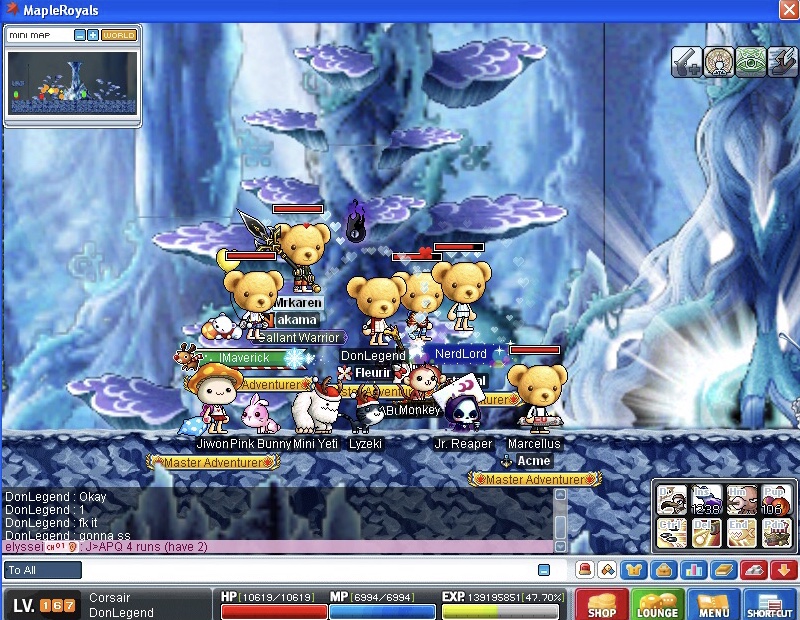The width and height of the screenshot is (800, 620).
Task: Open the Shortcut button
Action: coord(769,604)
